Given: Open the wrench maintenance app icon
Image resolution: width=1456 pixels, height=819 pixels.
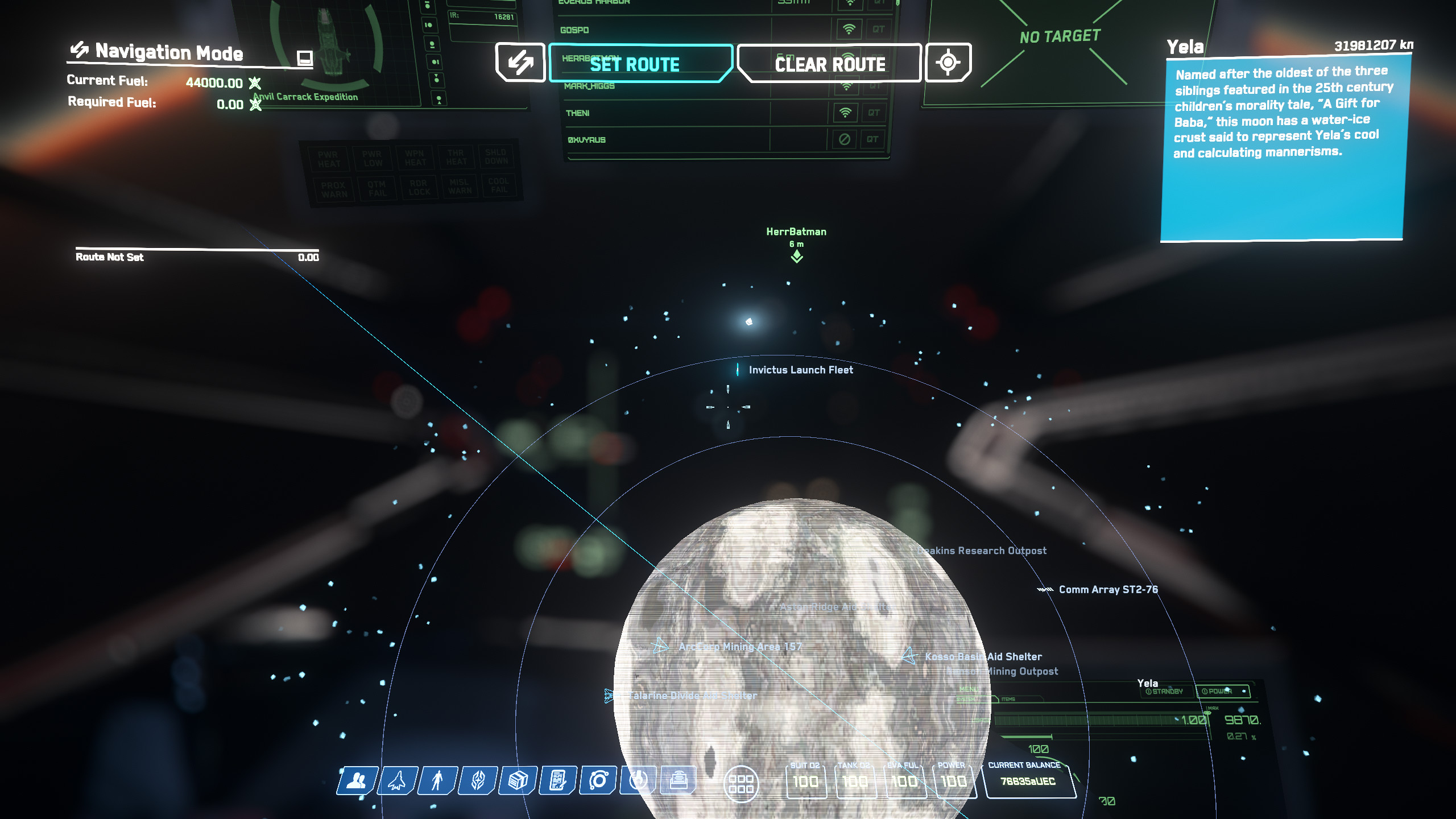Looking at the screenshot, I should pos(639,780).
